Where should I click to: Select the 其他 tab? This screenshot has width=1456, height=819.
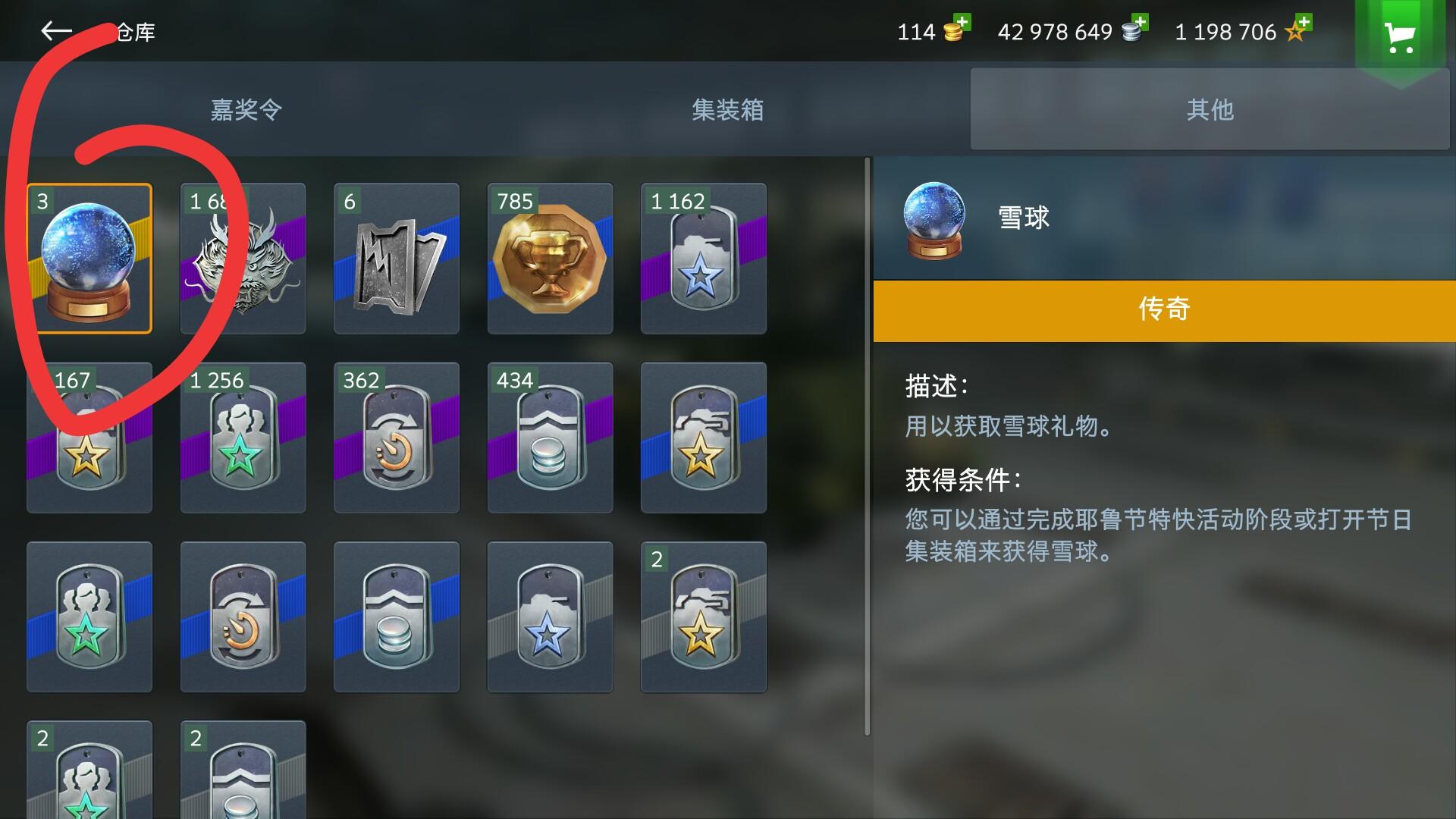[x=1209, y=110]
